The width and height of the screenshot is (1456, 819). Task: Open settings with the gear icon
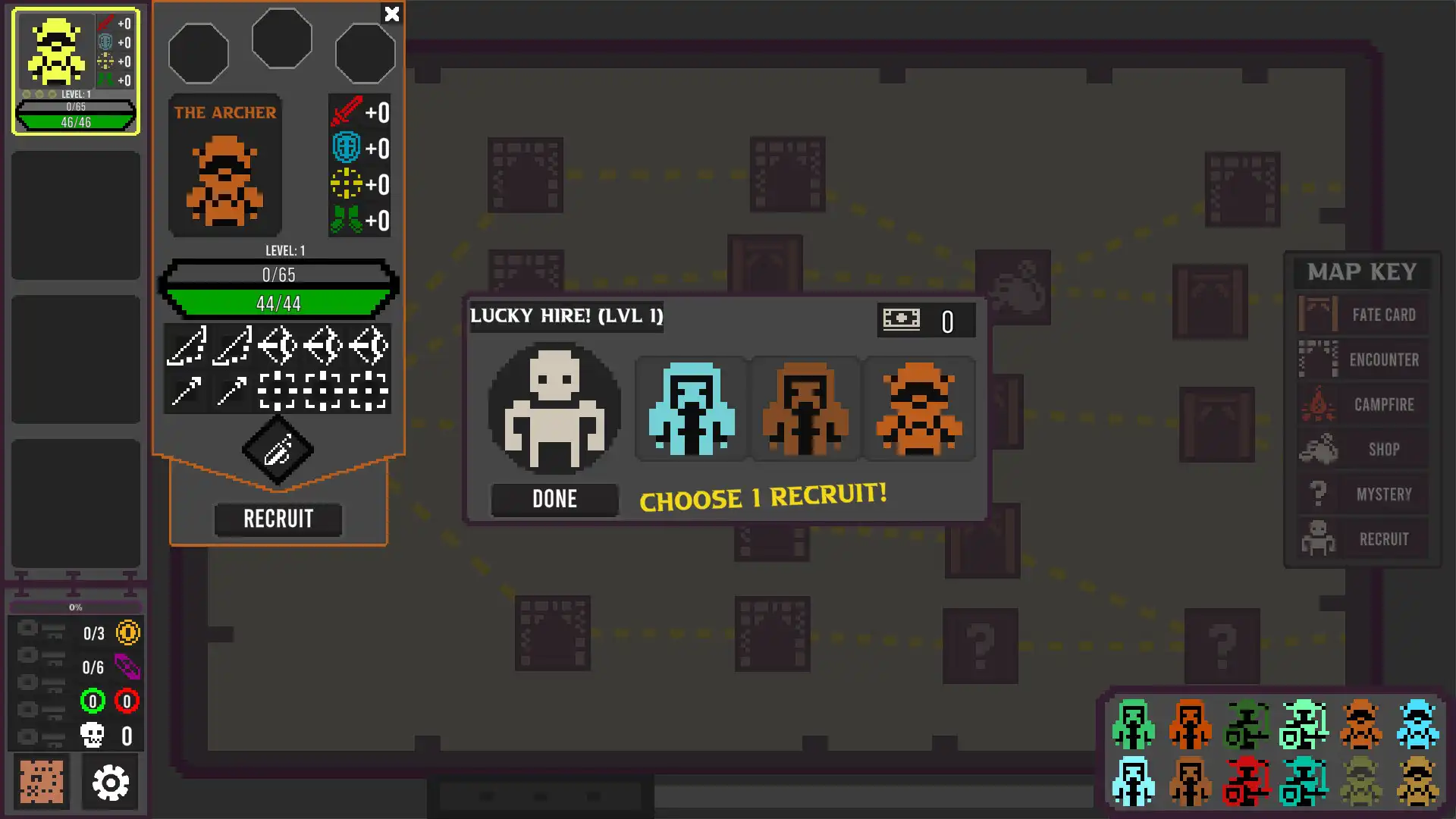[111, 782]
